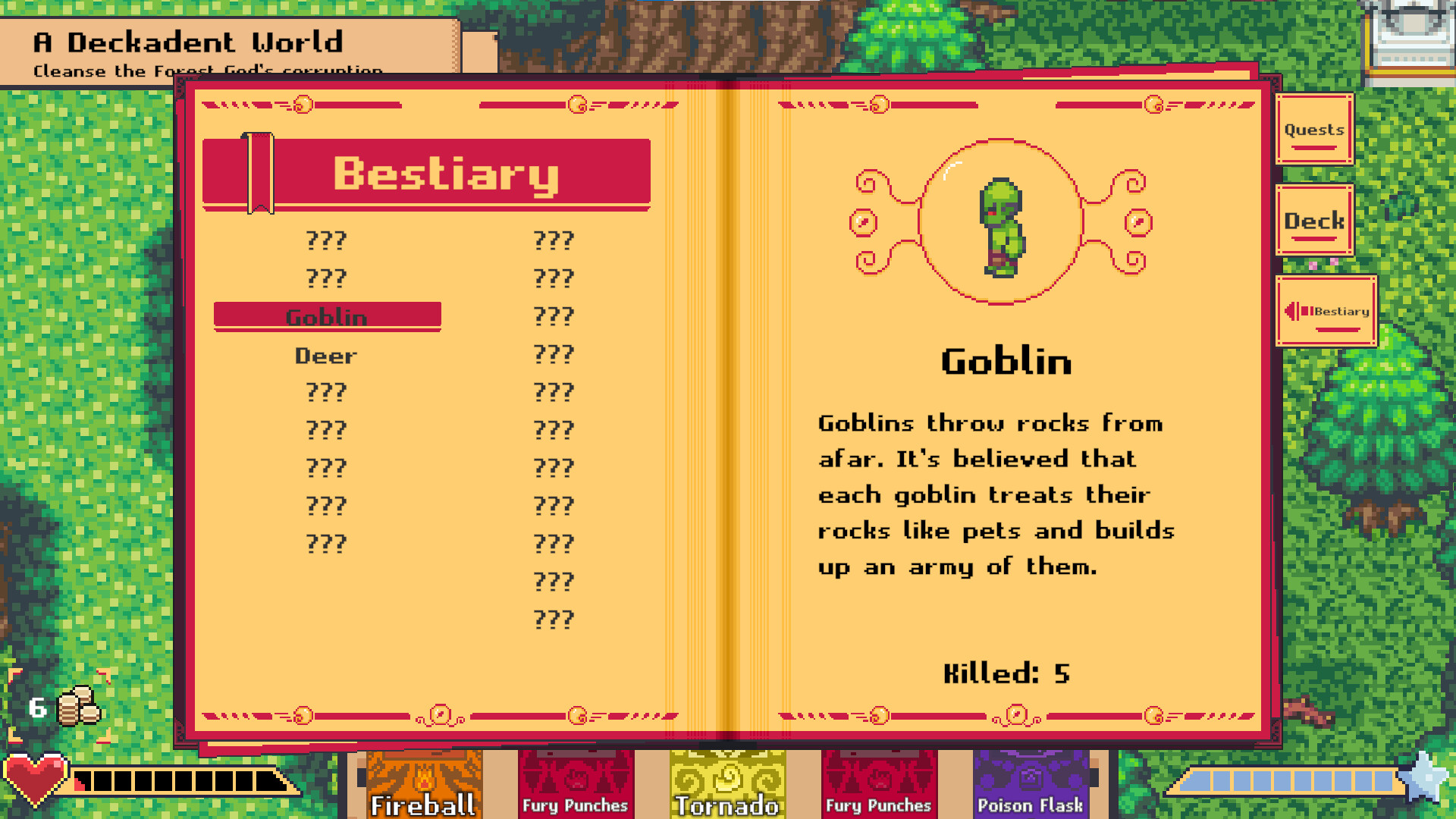The image size is (1456, 819).
Task: Select the Deer bestiary entry
Action: [326, 355]
